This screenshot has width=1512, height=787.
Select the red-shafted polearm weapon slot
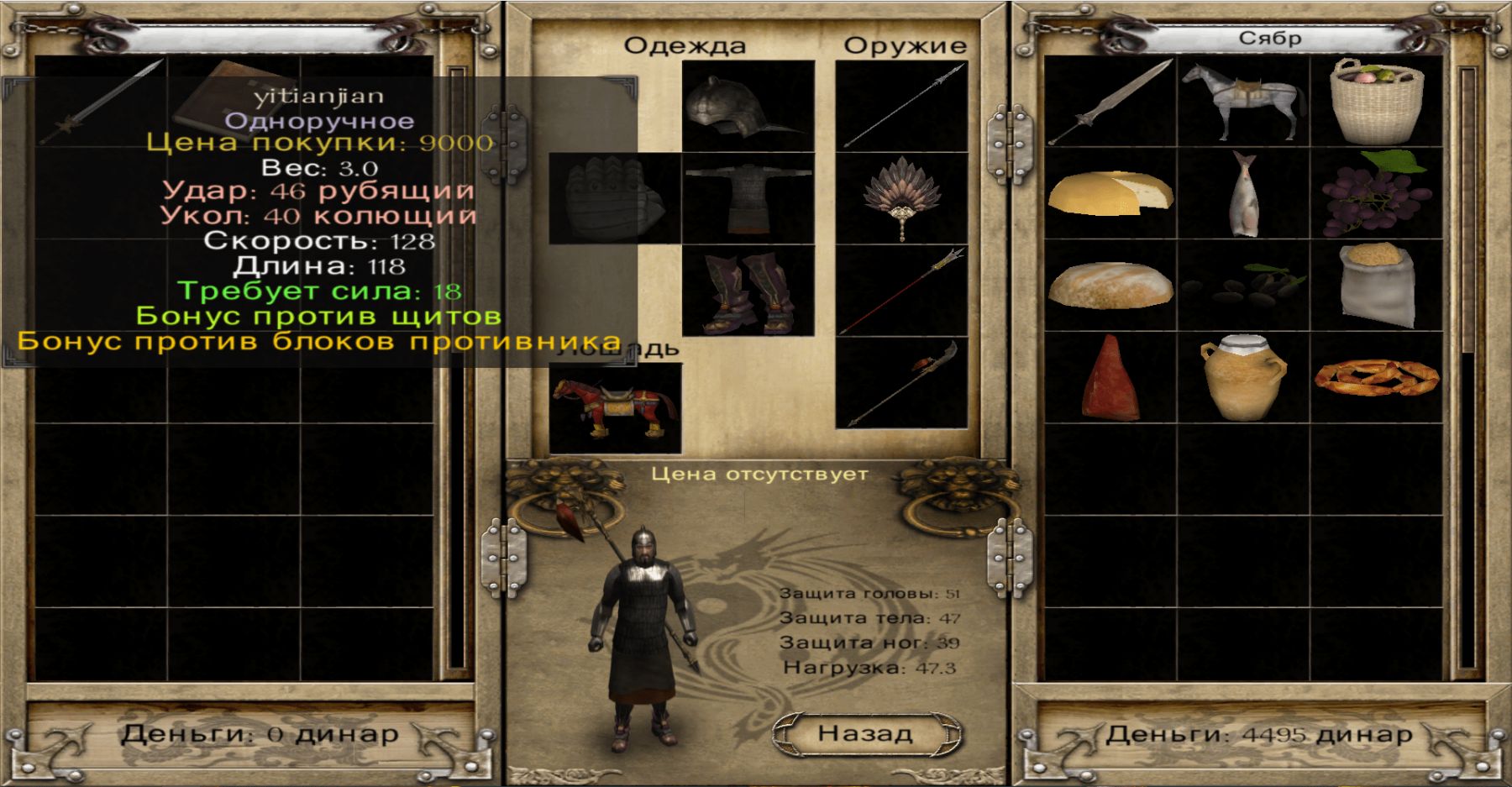tap(902, 291)
